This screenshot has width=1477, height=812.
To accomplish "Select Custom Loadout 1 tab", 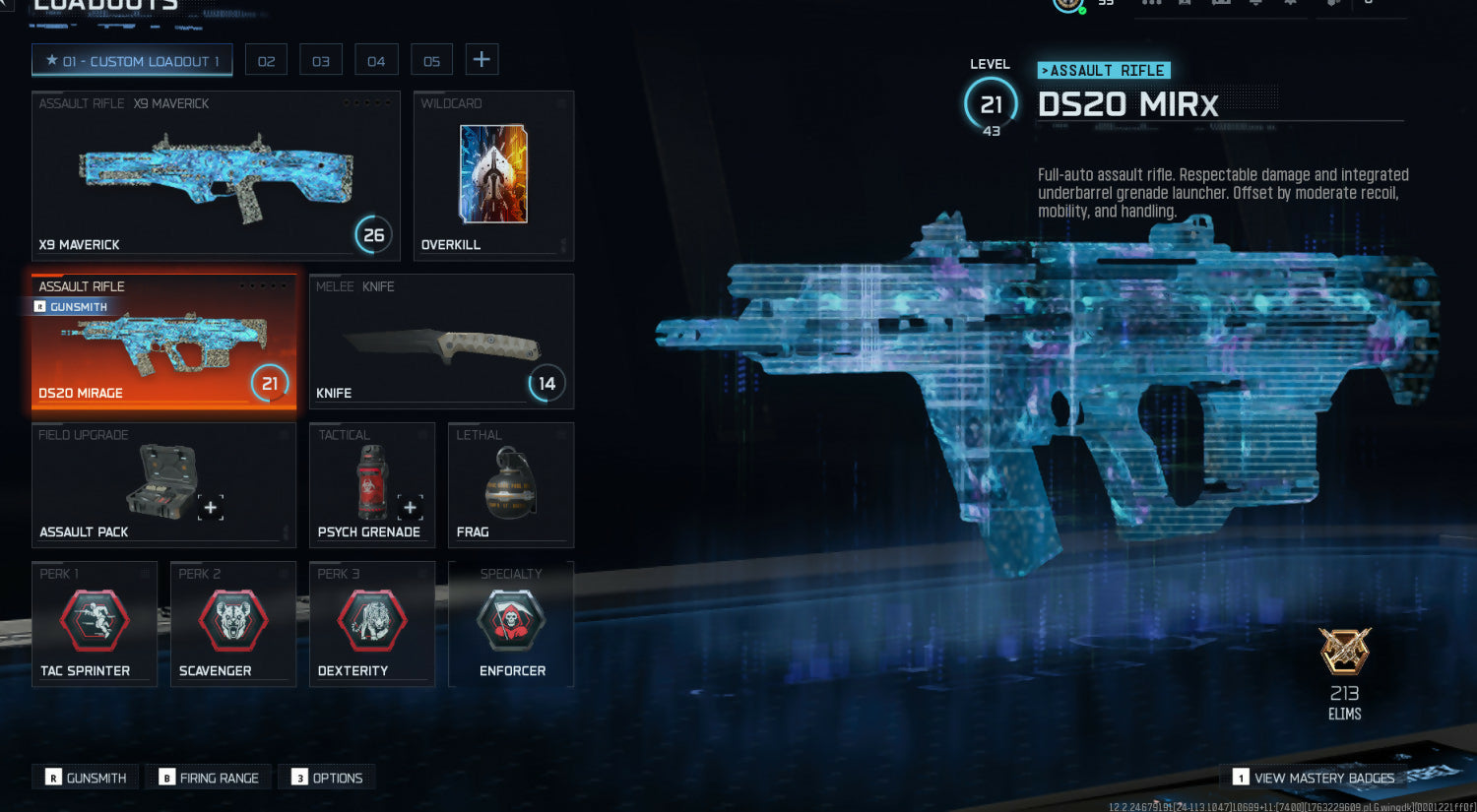I will [x=132, y=60].
